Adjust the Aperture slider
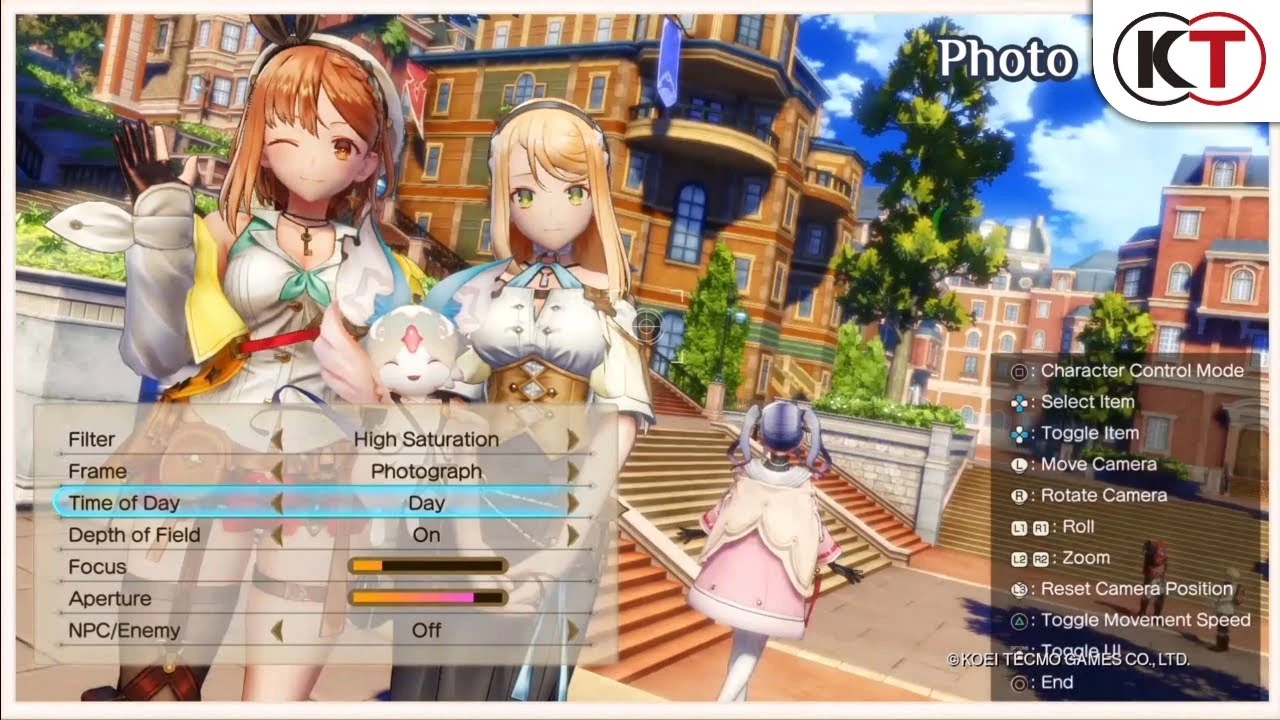Image resolution: width=1280 pixels, height=720 pixels. tap(425, 599)
